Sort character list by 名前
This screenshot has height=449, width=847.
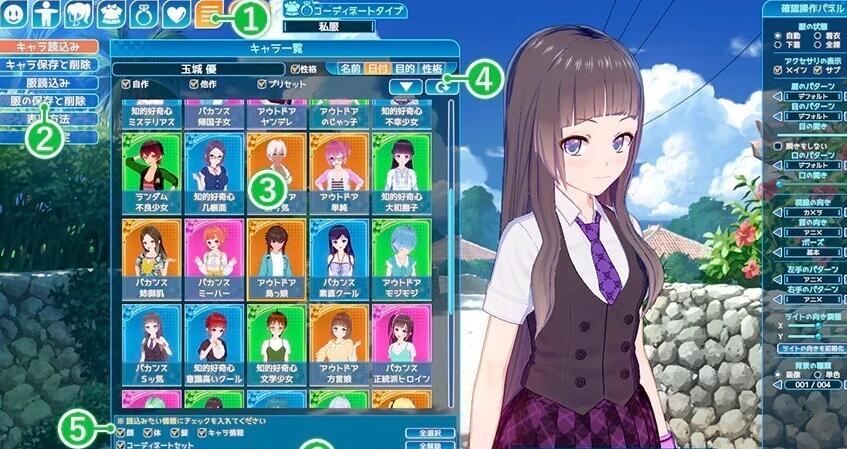click(351, 69)
